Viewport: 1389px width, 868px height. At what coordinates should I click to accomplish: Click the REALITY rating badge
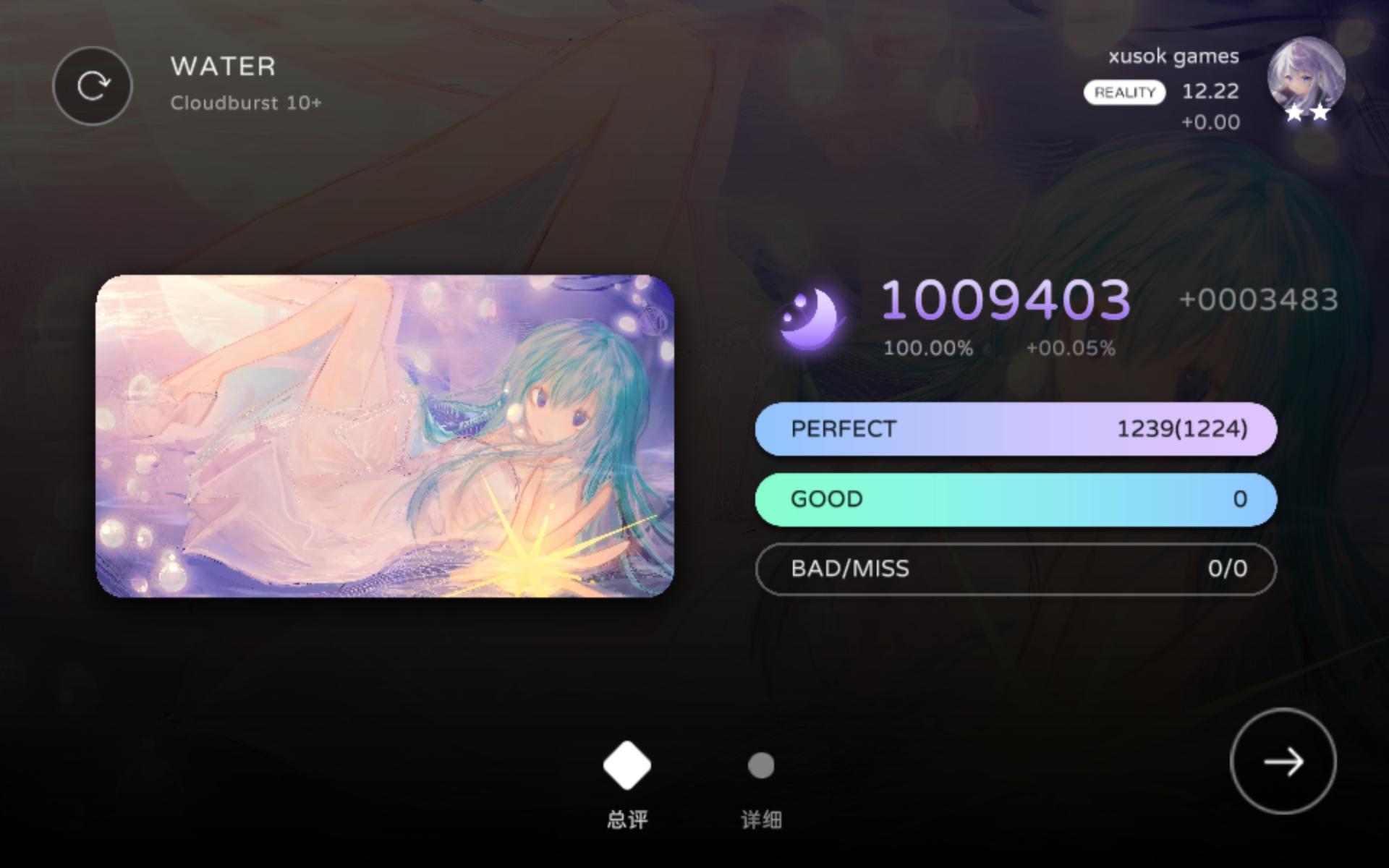(x=1124, y=92)
